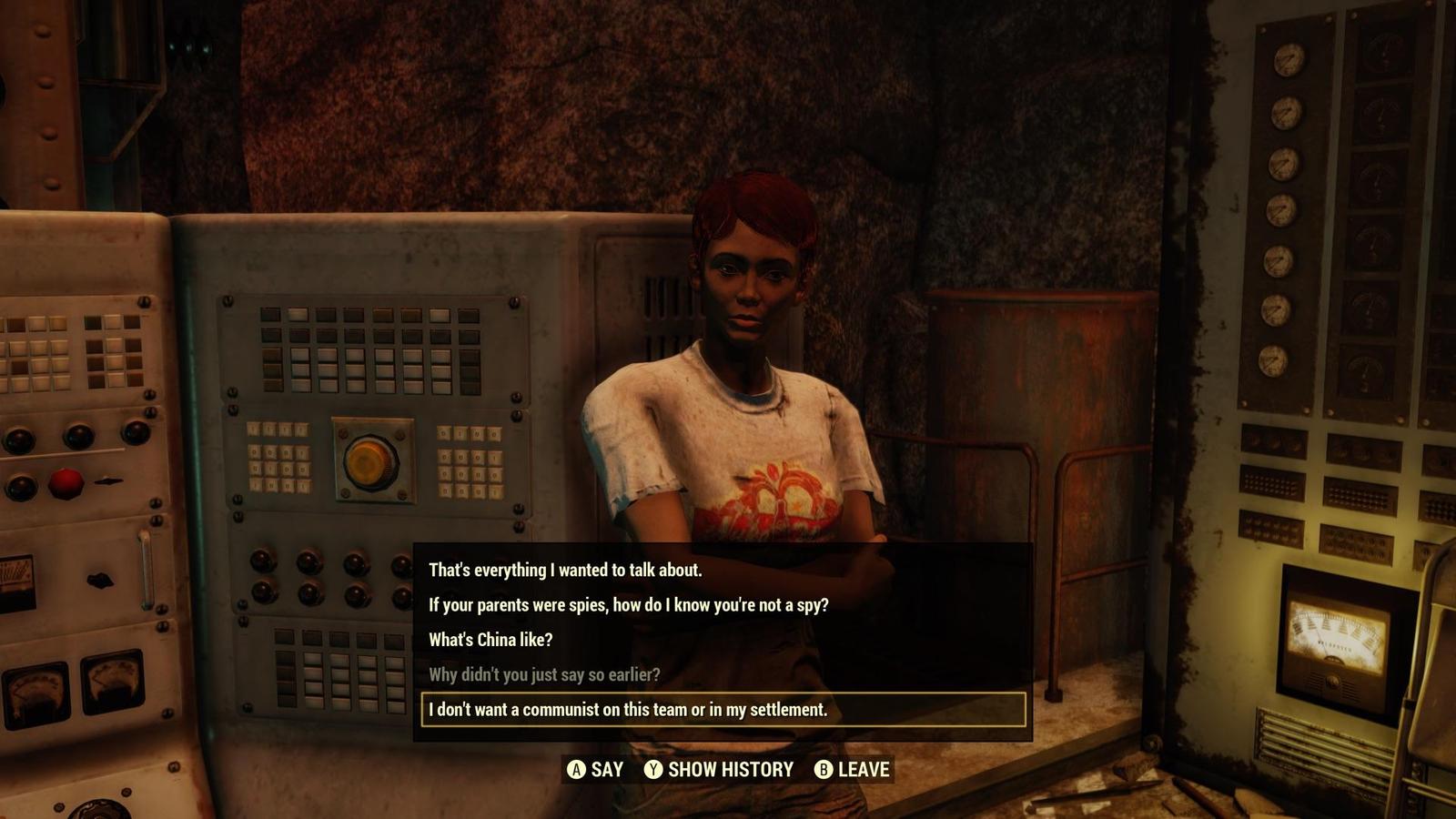1456x819 pixels.
Task: Choose "That's everything I wanted to talk about."
Action: pos(565,571)
